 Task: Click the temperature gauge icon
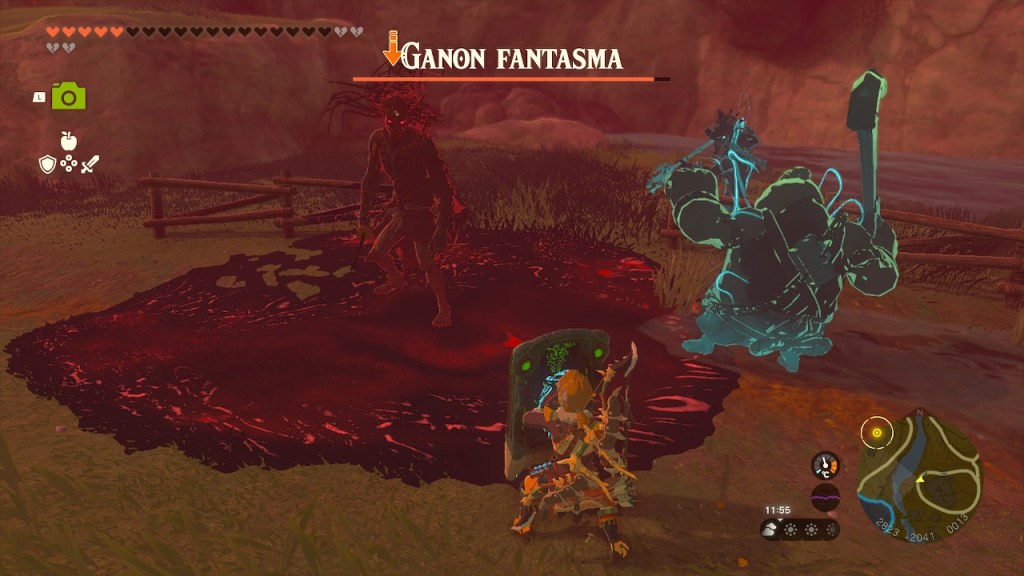coord(825,465)
